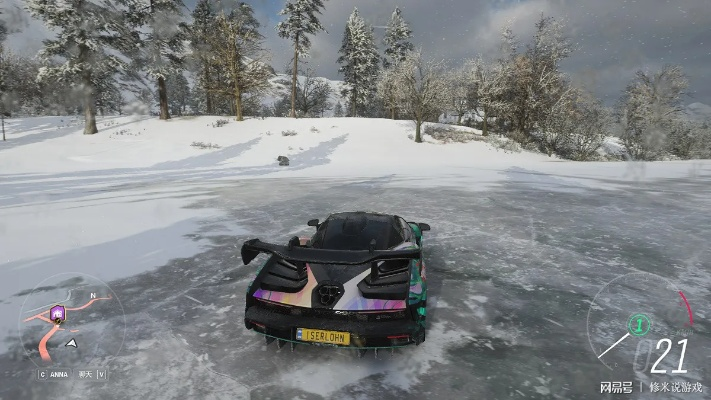Screen dimensions: 711x400
Task: Select the purple house marker on minimap
Action: [57, 313]
